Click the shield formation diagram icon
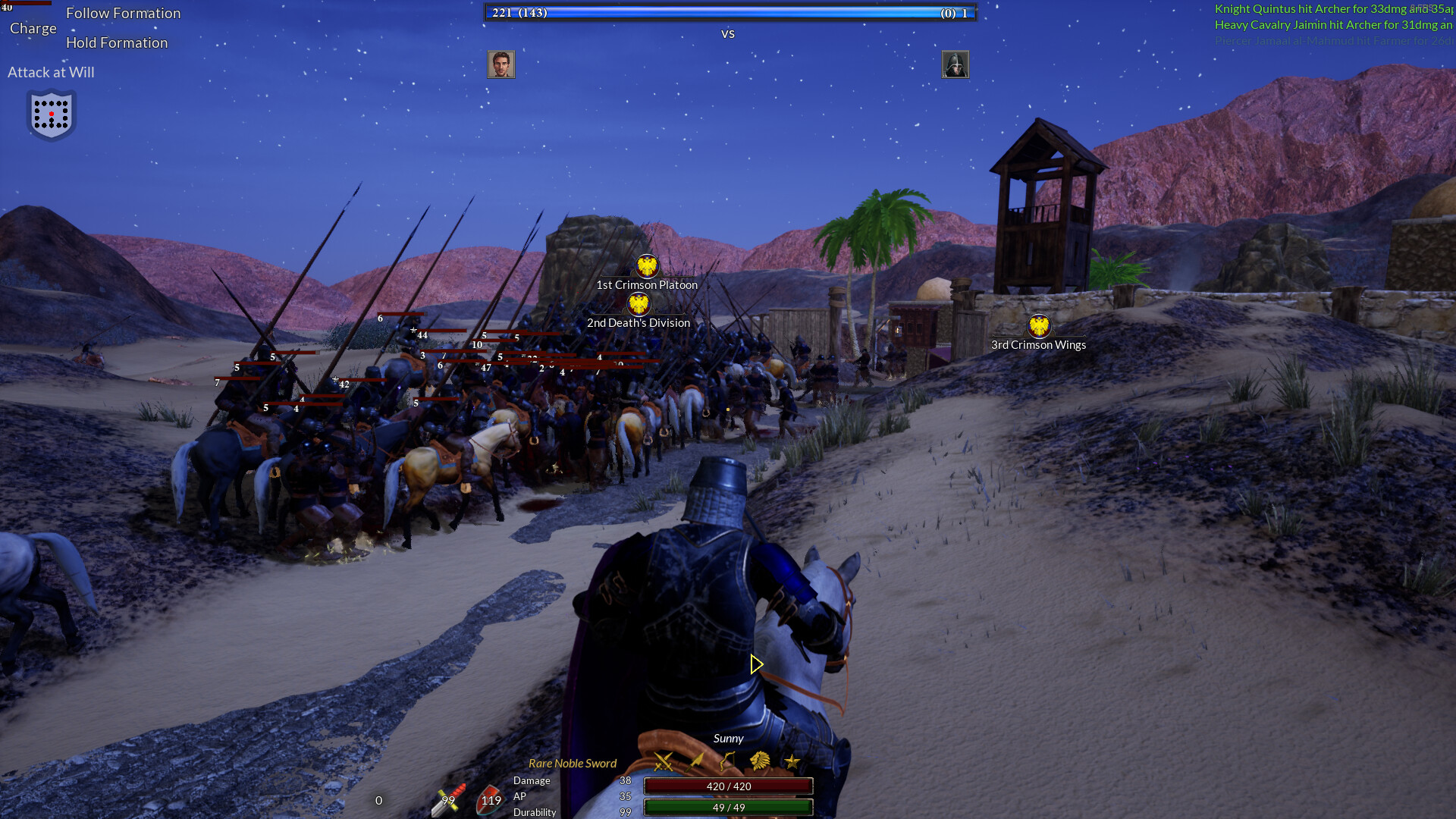 [51, 115]
